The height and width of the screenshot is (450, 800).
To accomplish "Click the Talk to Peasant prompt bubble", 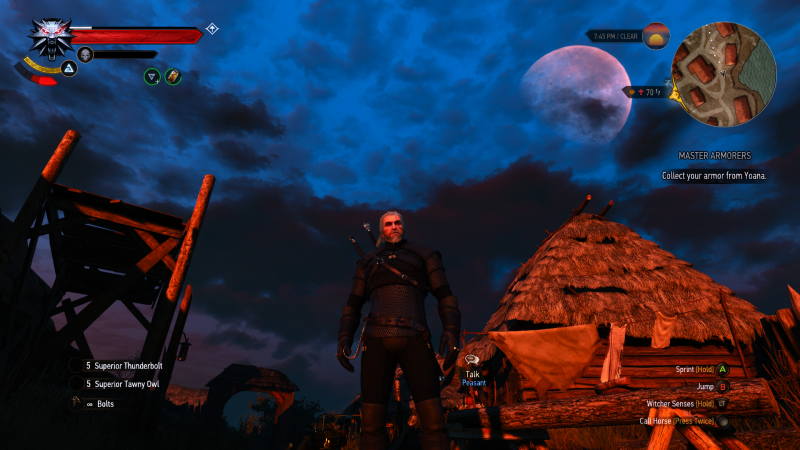I will 472,360.
